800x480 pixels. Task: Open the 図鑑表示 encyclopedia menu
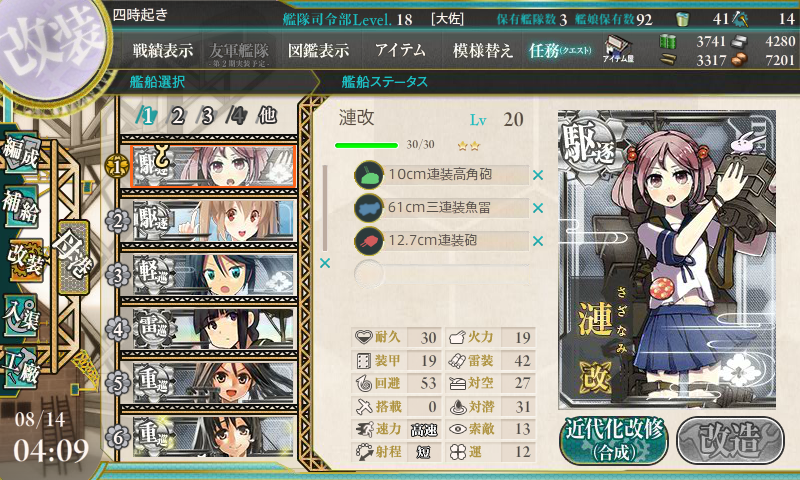tap(318, 50)
